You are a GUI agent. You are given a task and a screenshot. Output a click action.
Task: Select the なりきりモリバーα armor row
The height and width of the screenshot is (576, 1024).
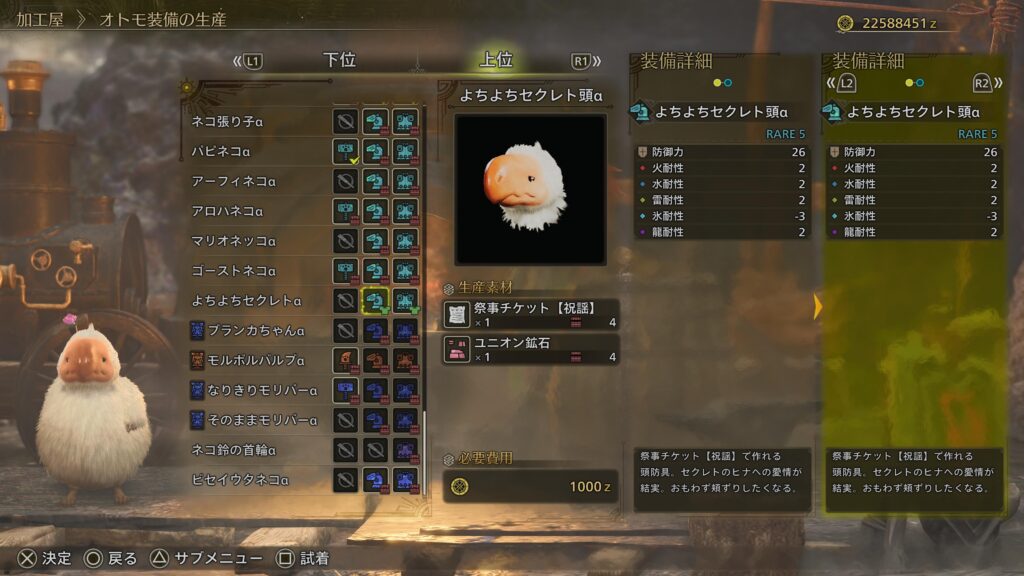[x=261, y=390]
